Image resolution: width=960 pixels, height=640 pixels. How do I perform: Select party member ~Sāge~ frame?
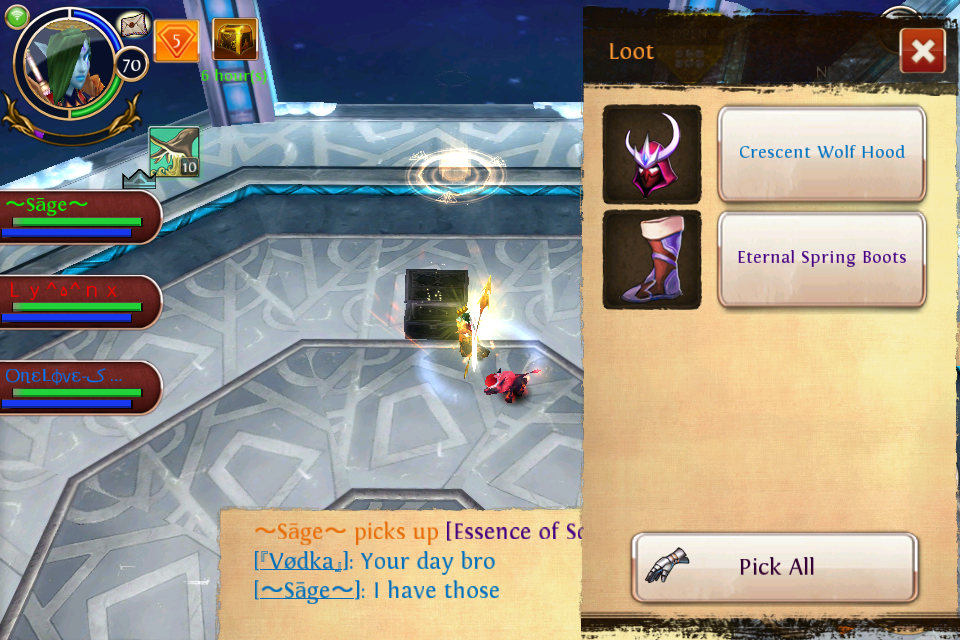80,217
